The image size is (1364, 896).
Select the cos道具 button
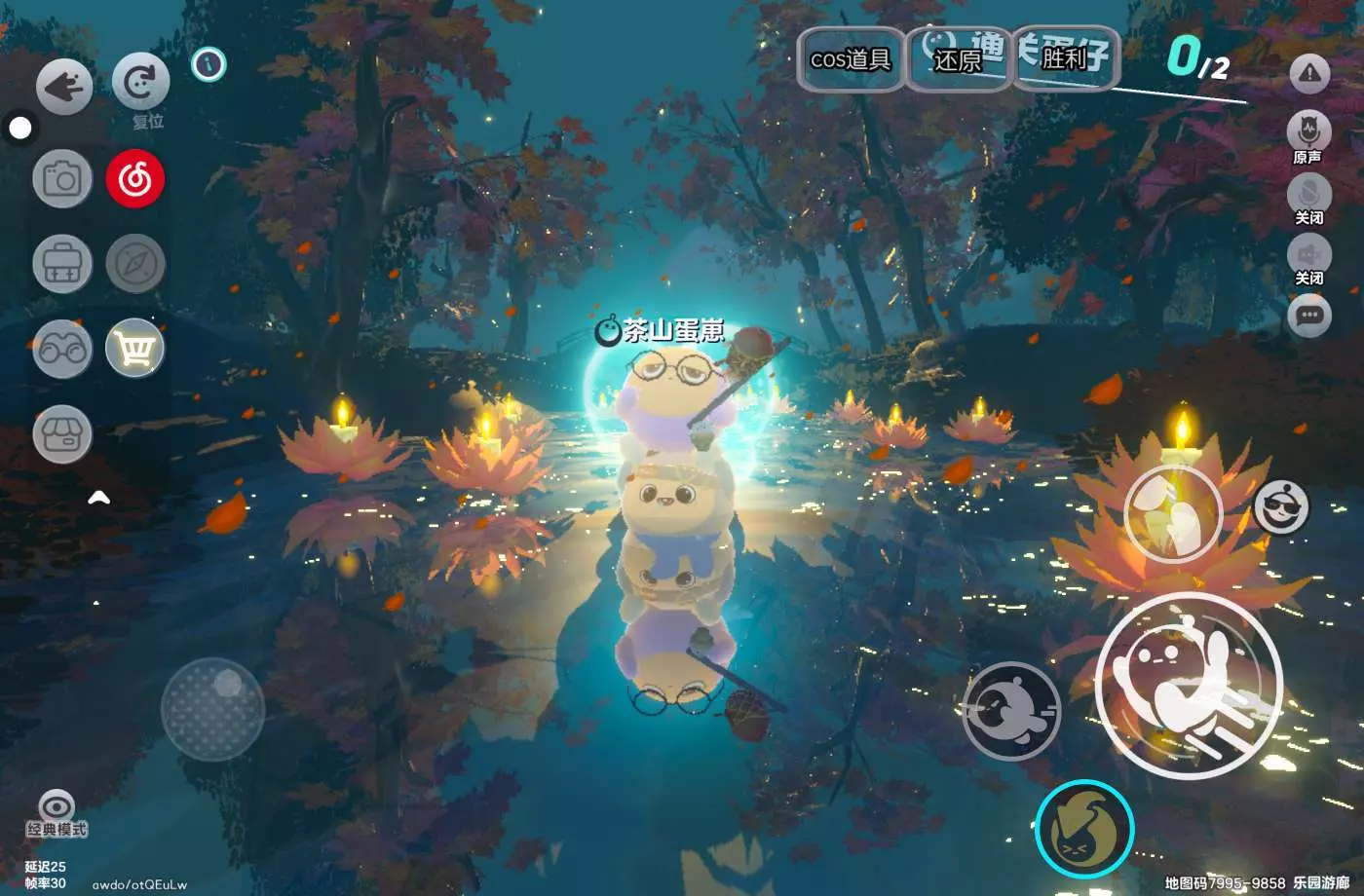point(851,59)
